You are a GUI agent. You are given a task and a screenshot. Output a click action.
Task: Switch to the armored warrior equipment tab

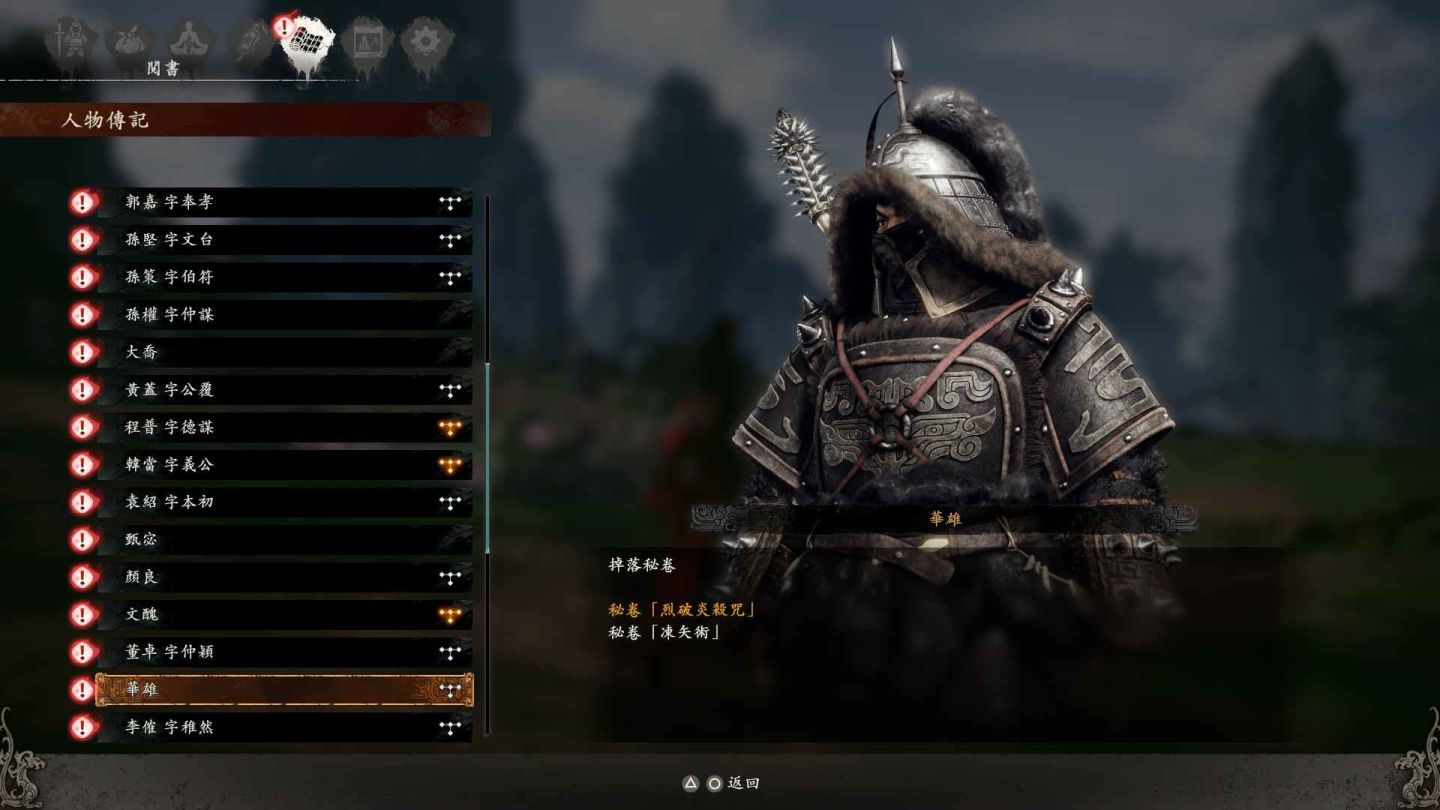70,42
